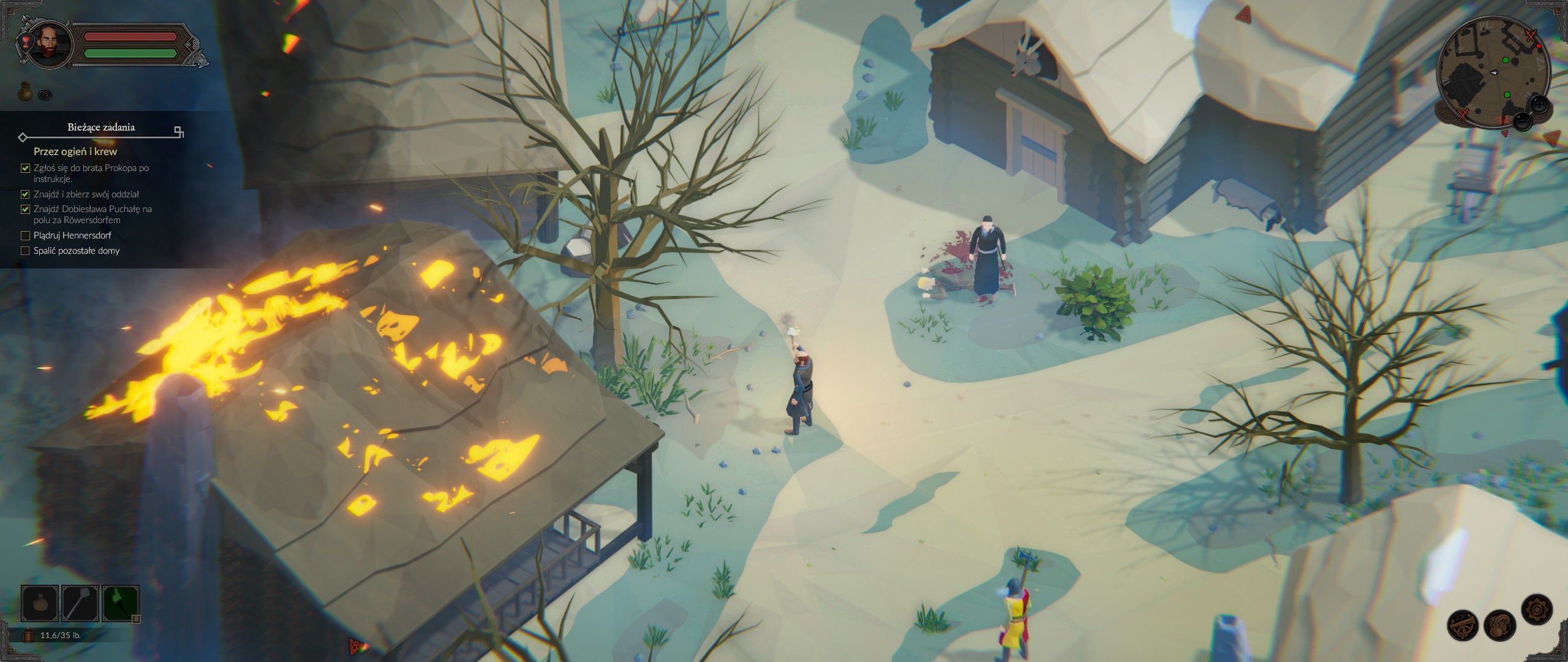The height and width of the screenshot is (662, 1568).
Task: Uncheck the 'Znajdź i zbierz swój oddział' objective
Action: pos(24,194)
